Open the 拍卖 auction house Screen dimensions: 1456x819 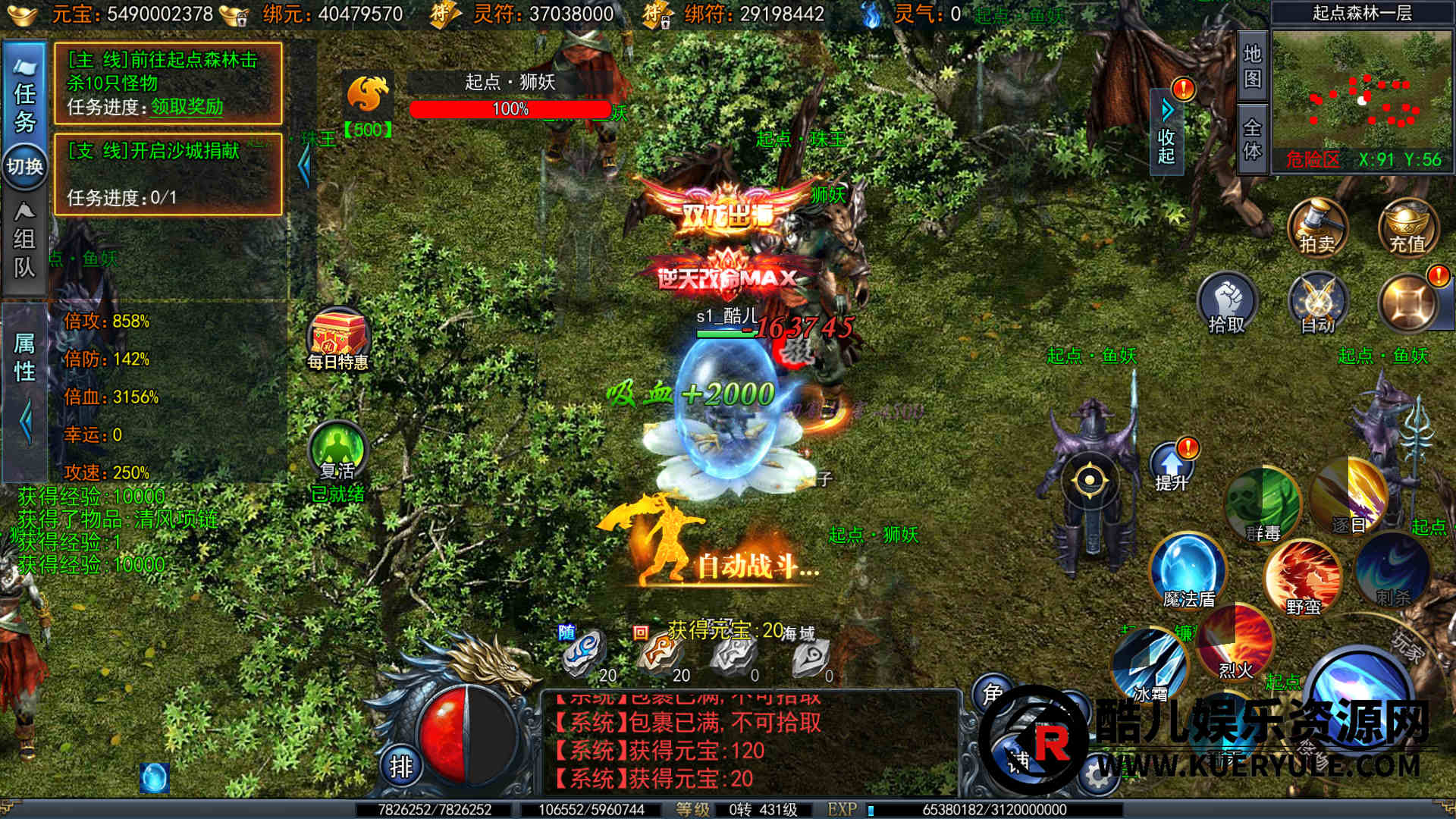pos(1317,226)
